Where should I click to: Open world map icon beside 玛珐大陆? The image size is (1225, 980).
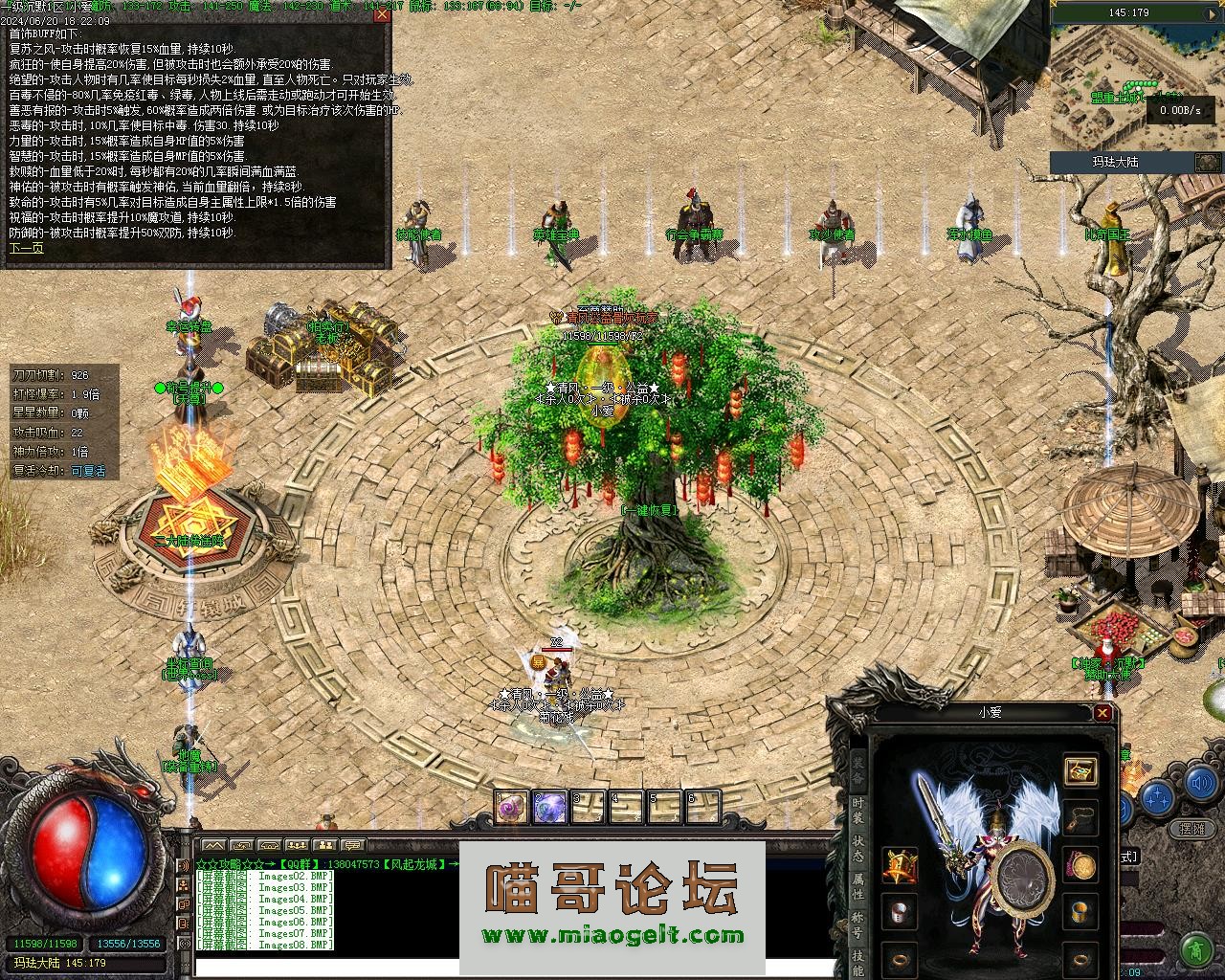tap(1207, 162)
